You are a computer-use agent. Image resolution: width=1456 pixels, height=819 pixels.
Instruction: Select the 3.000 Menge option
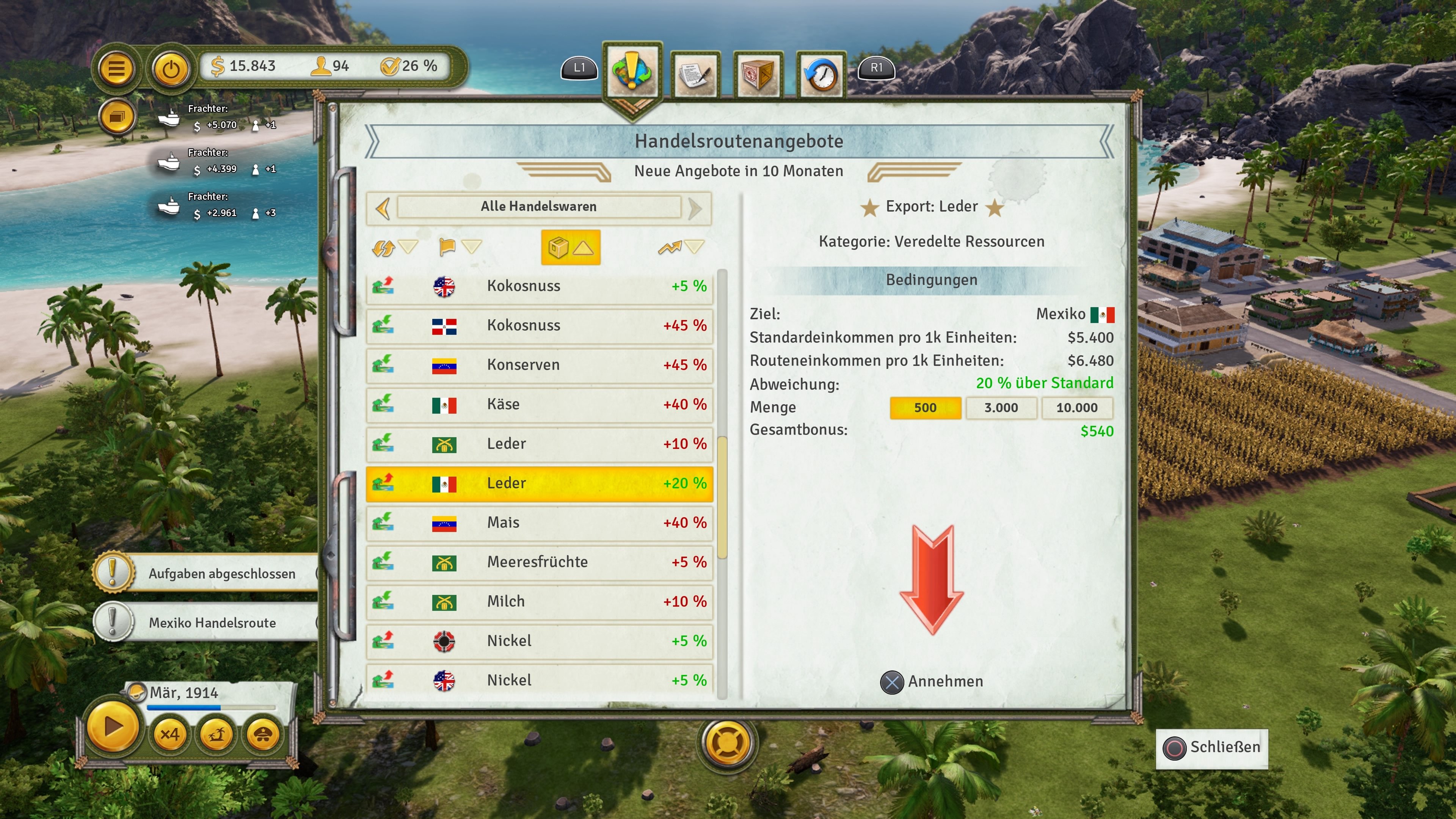[x=1001, y=408]
